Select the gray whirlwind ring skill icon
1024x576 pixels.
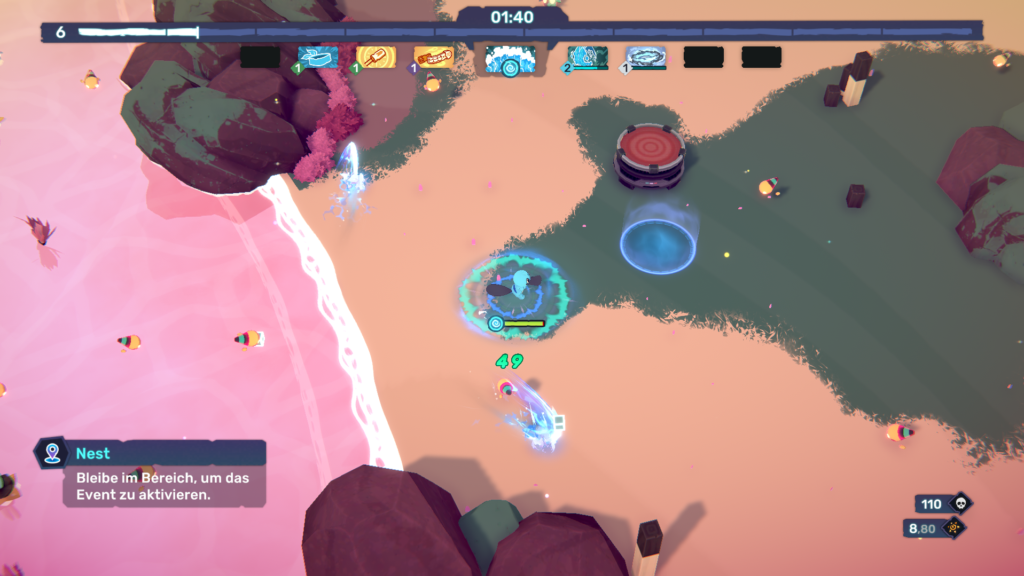(x=646, y=57)
